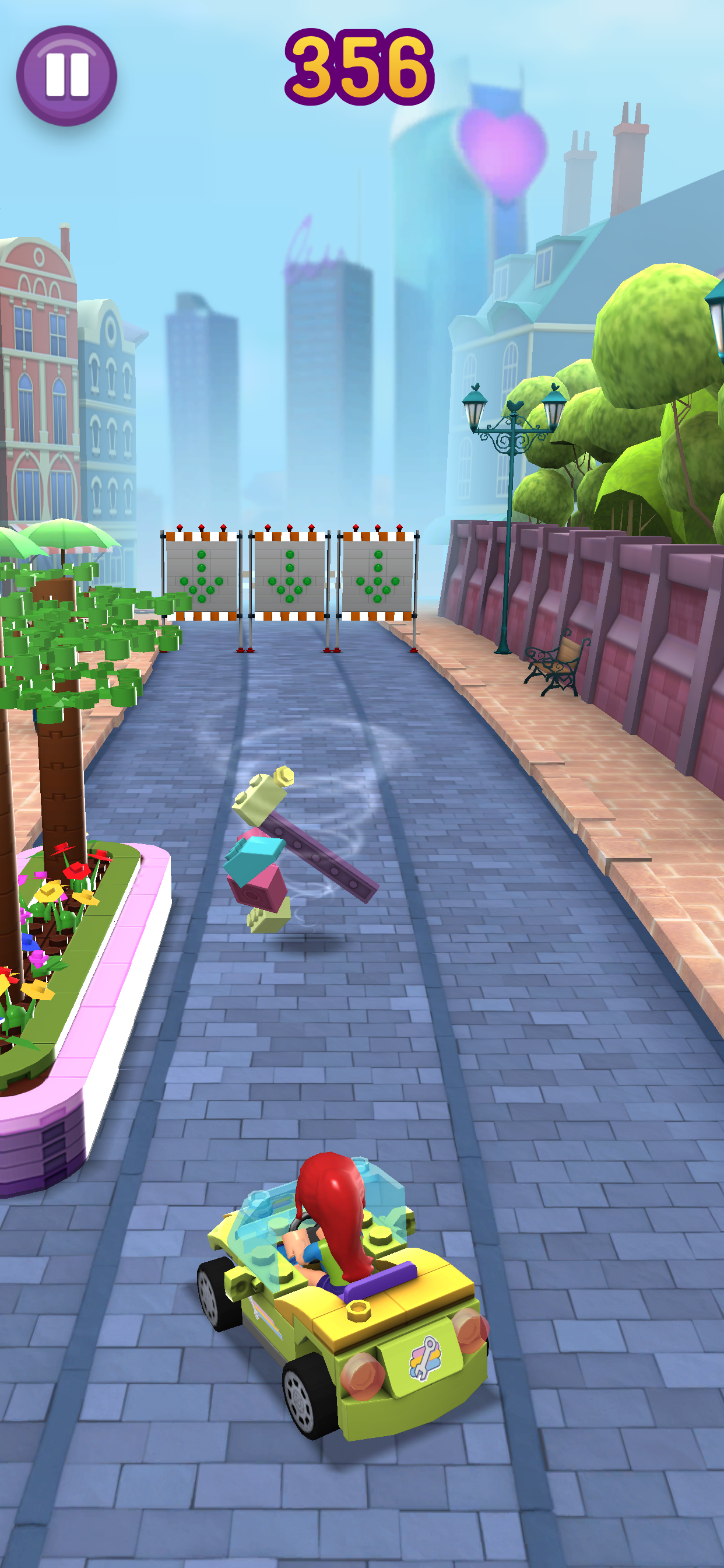Pause the game with the purple button
The height and width of the screenshot is (1568, 724).
click(67, 76)
